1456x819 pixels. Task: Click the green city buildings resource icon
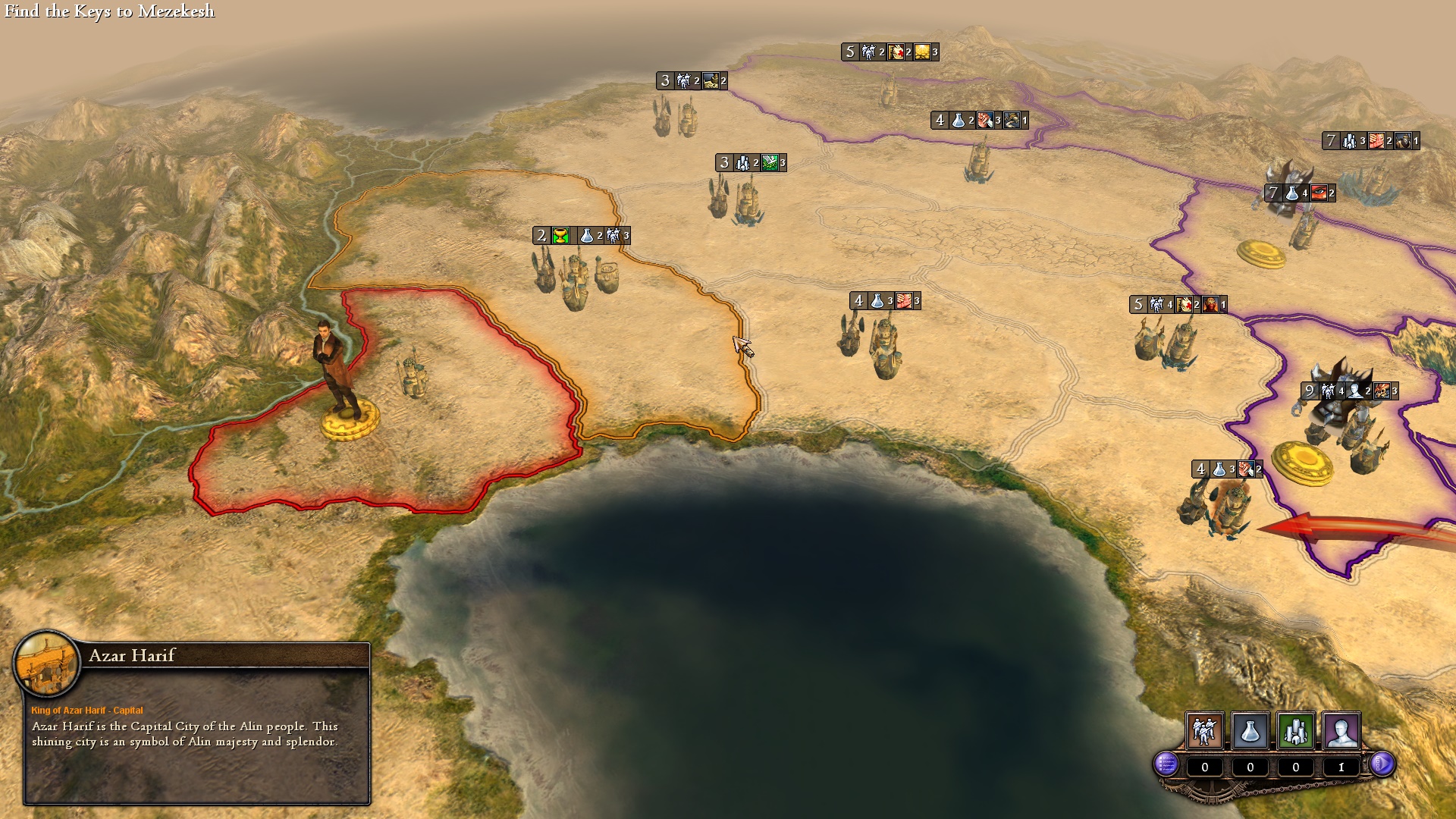click(x=1295, y=731)
